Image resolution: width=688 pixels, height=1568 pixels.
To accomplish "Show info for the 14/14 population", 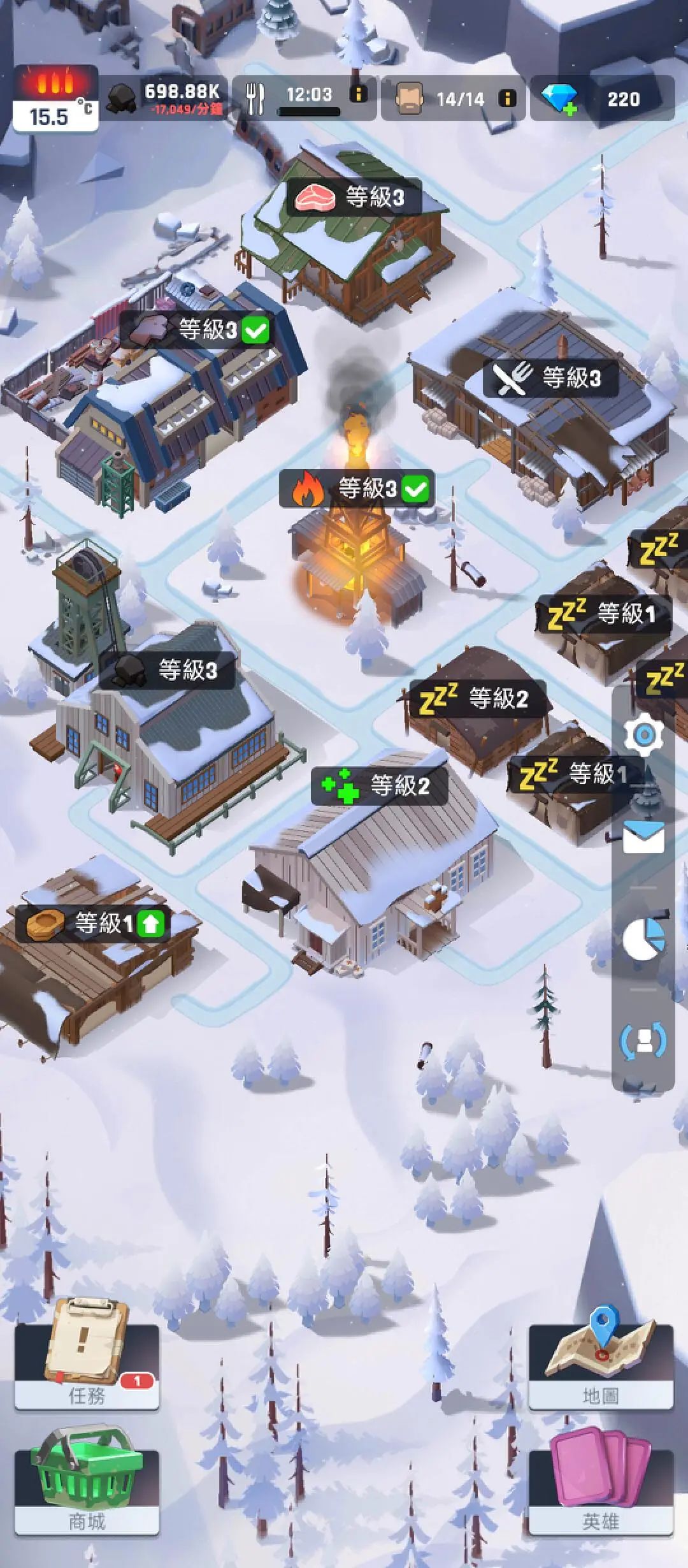I will (x=508, y=99).
